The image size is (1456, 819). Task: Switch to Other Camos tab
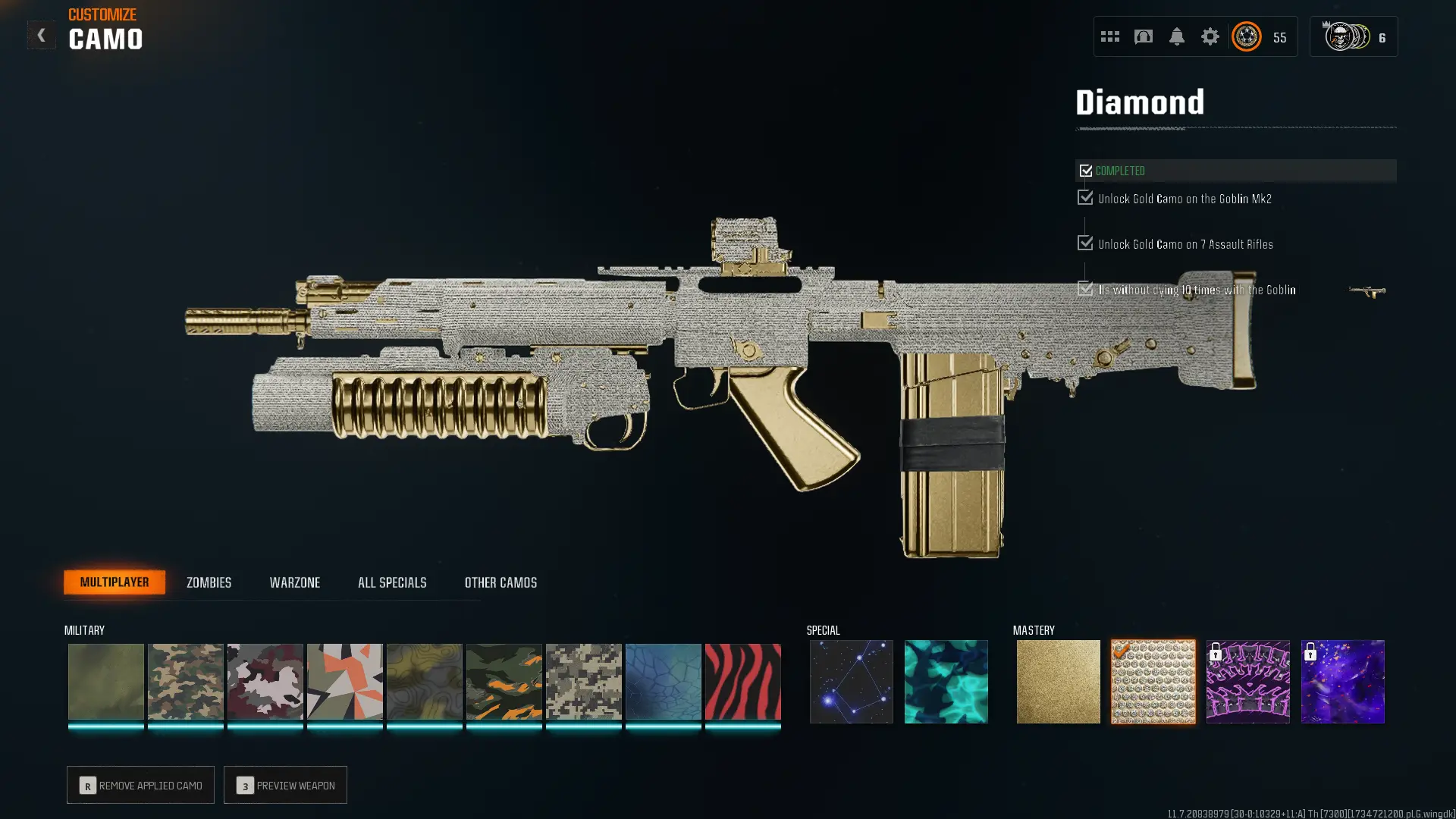coord(500,582)
